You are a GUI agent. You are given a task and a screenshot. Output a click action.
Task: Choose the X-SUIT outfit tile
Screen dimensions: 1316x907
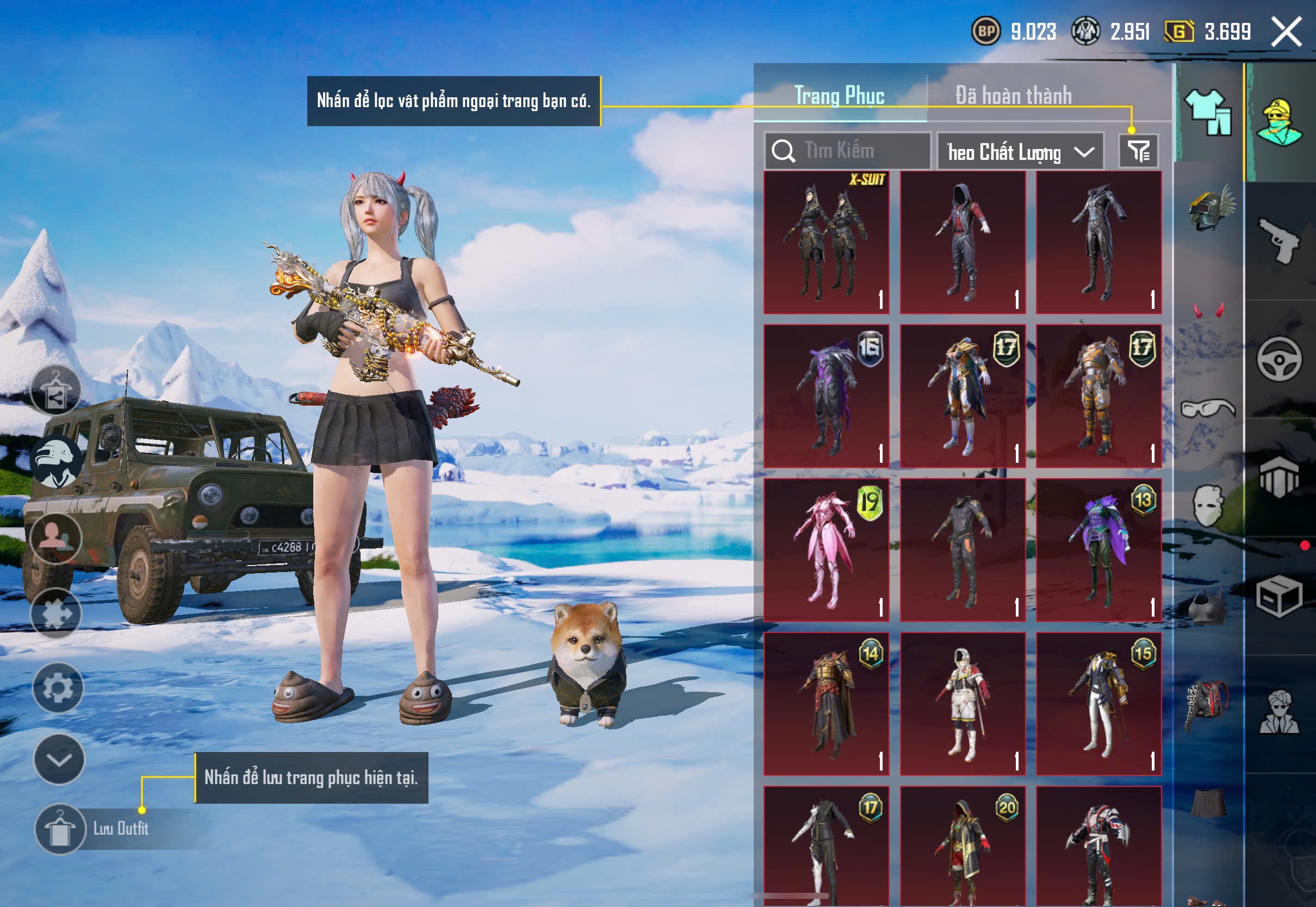(826, 243)
